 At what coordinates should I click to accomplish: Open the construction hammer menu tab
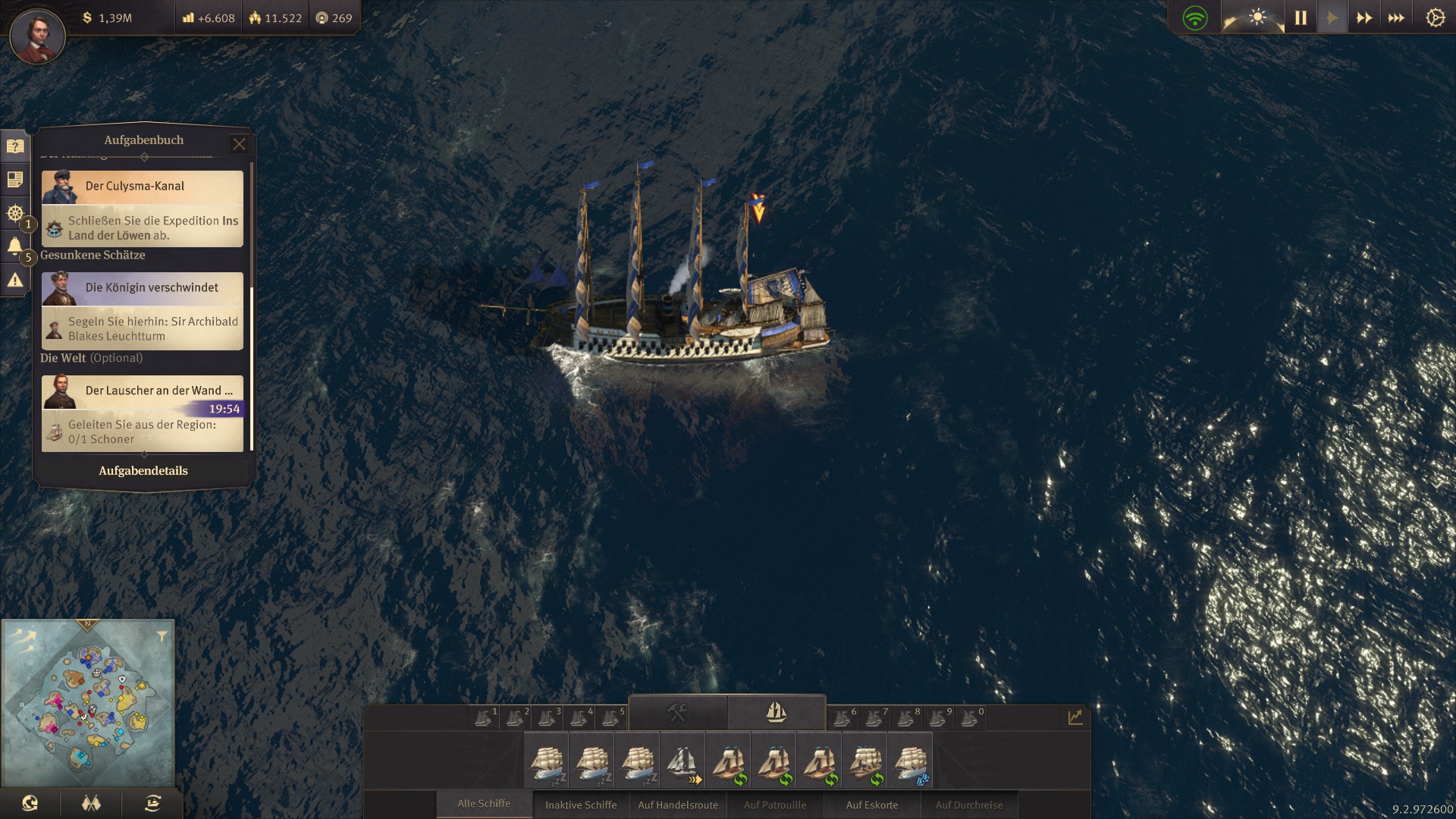click(677, 712)
